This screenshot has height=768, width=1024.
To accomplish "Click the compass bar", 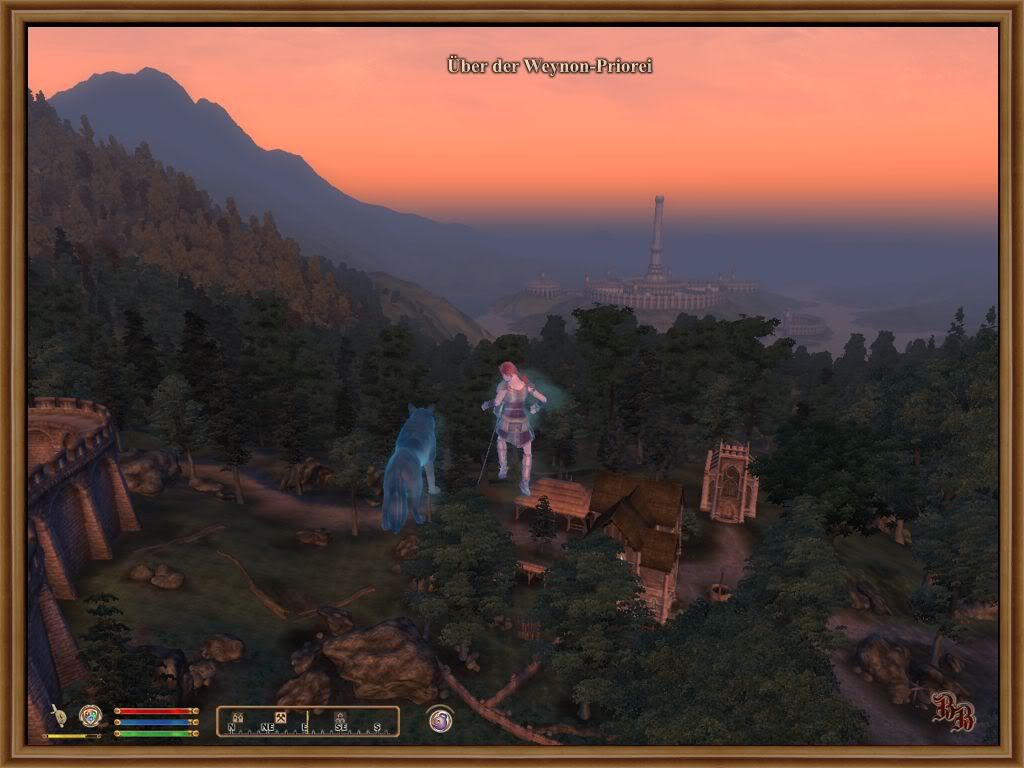I will coord(308,721).
